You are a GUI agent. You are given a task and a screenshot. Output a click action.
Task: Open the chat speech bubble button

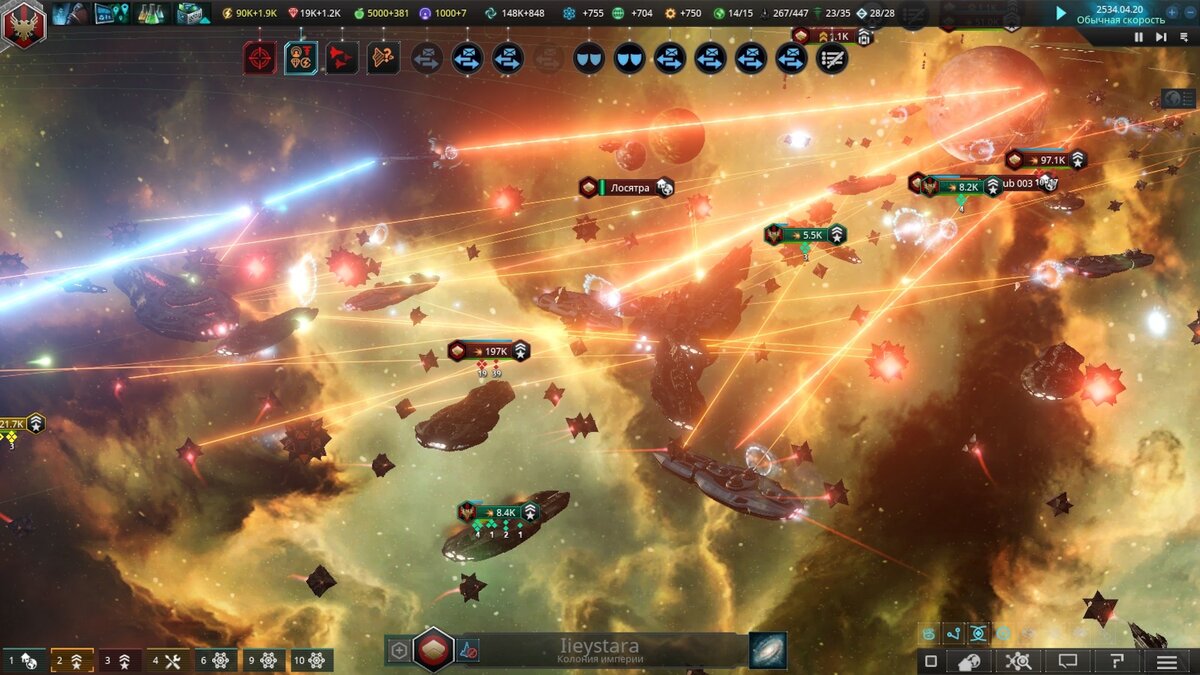click(1067, 661)
